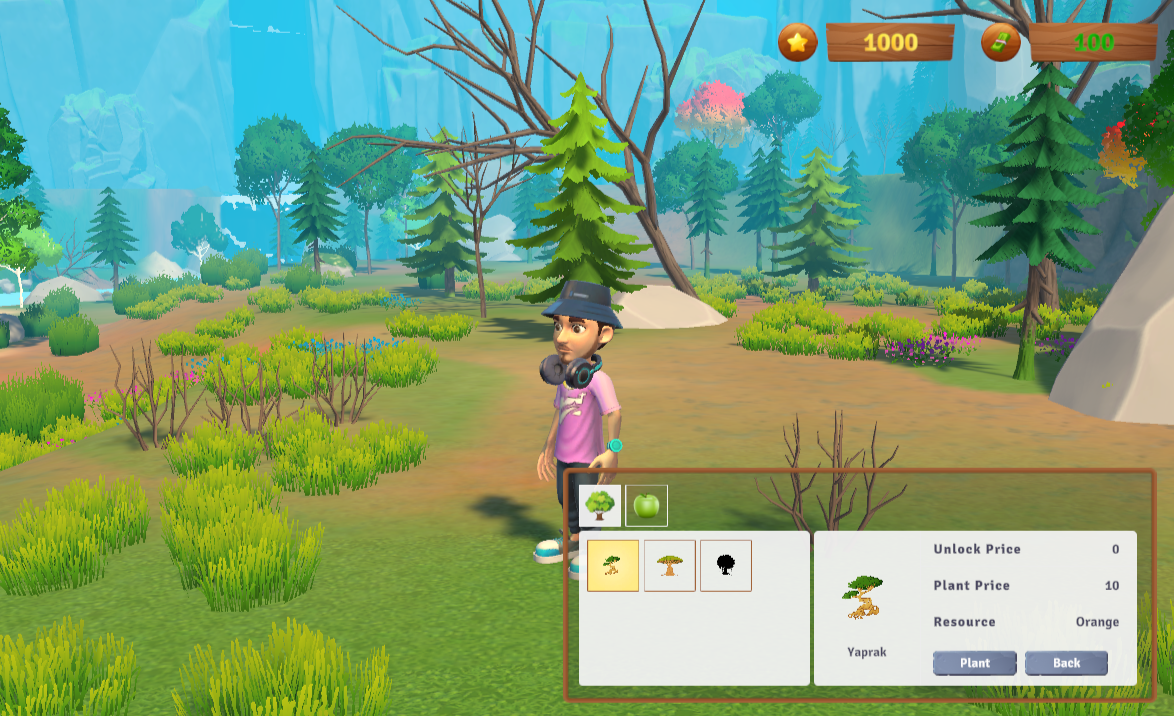Select the highlighted Yaprak bonsai tree tile
Image resolution: width=1174 pixels, height=716 pixels.
coord(613,566)
